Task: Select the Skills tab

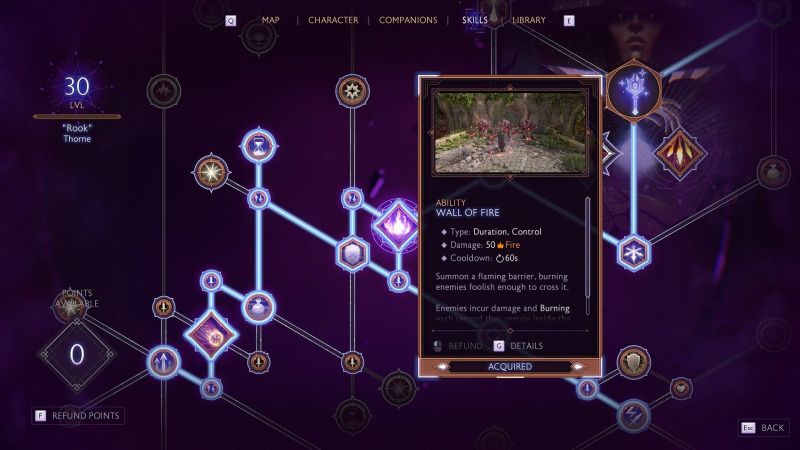Action: pos(475,20)
